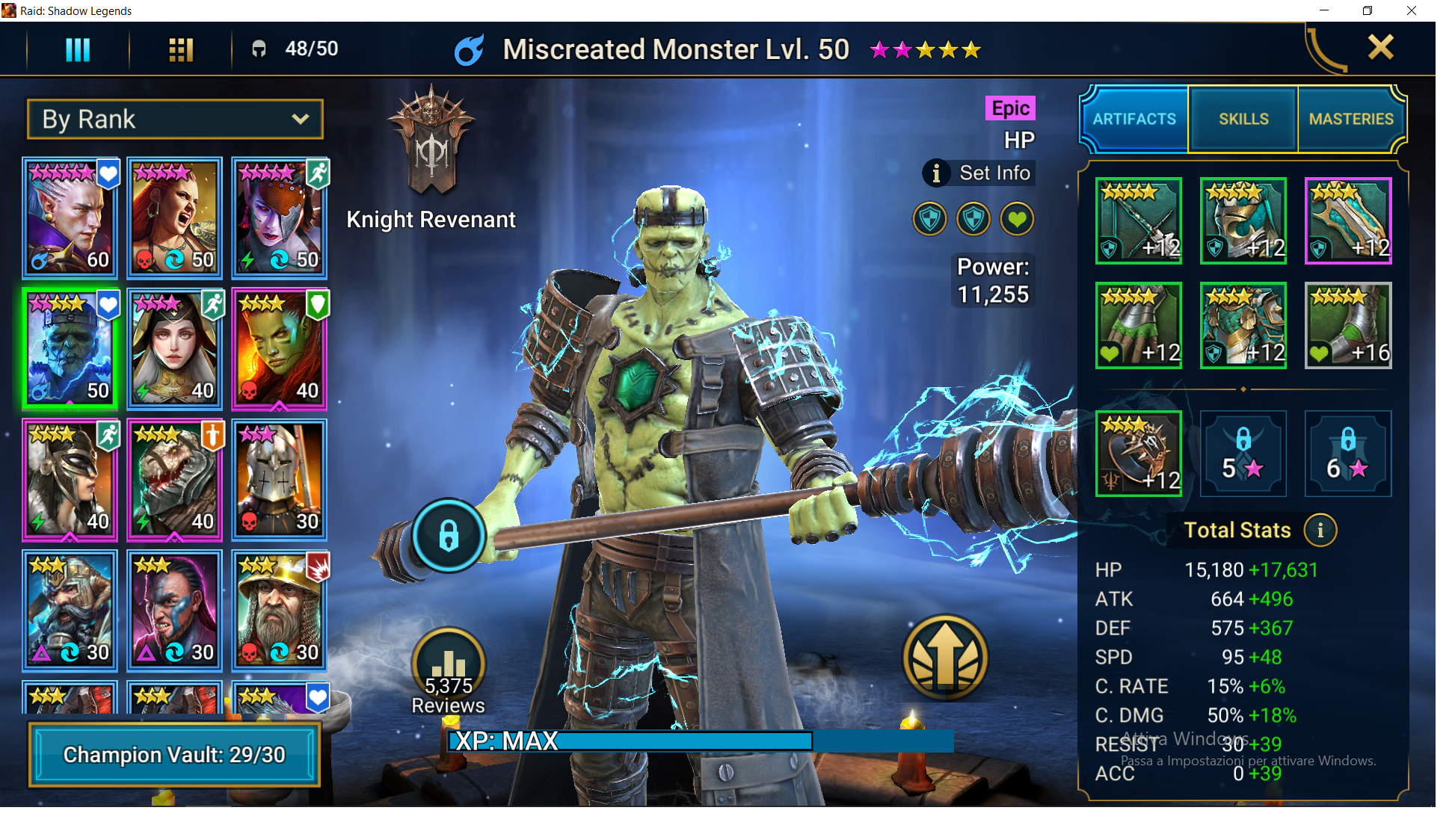
Task: Close the champion screen with the X
Action: (x=1380, y=48)
